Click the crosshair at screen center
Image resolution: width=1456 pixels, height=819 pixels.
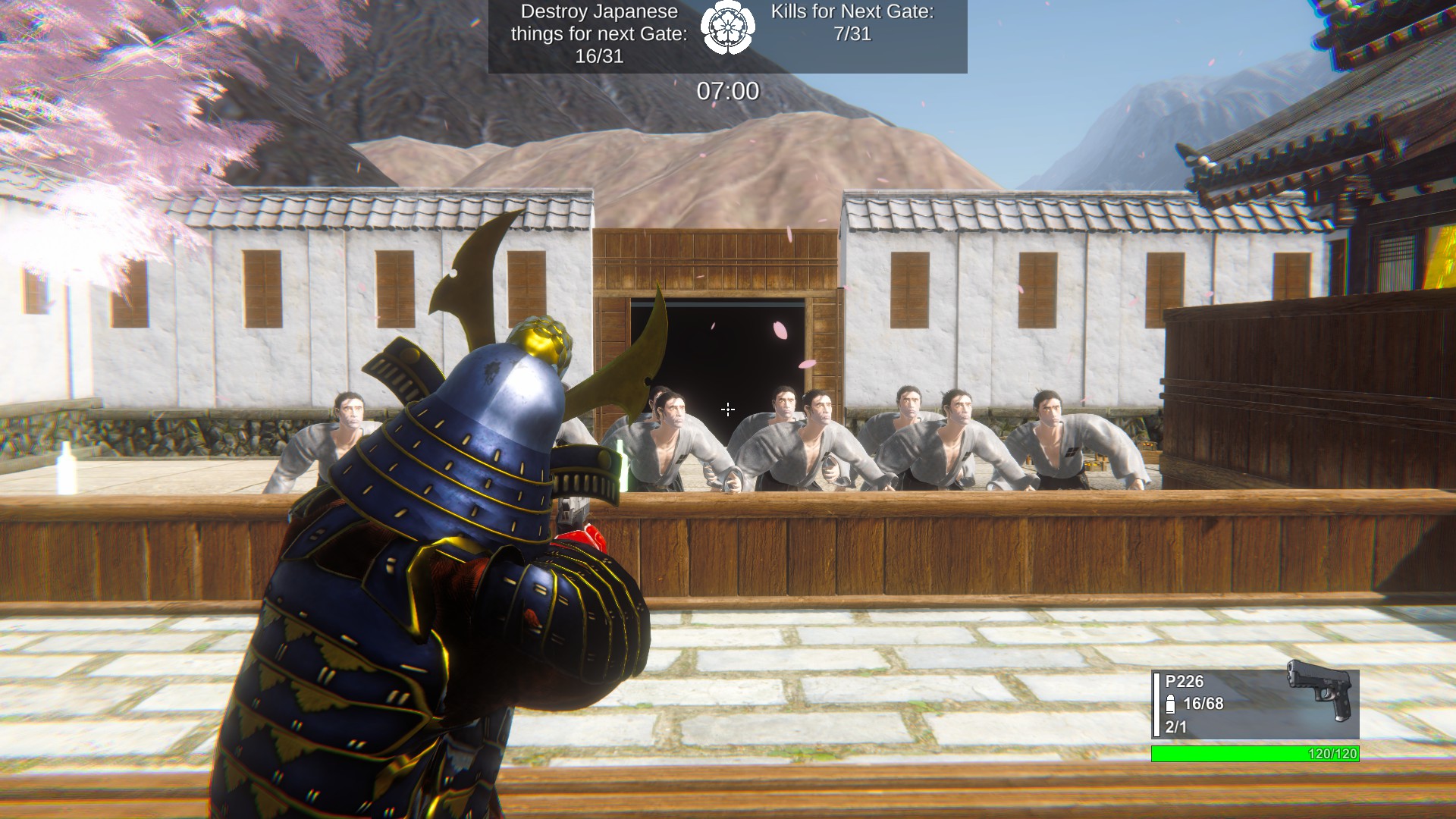727,409
